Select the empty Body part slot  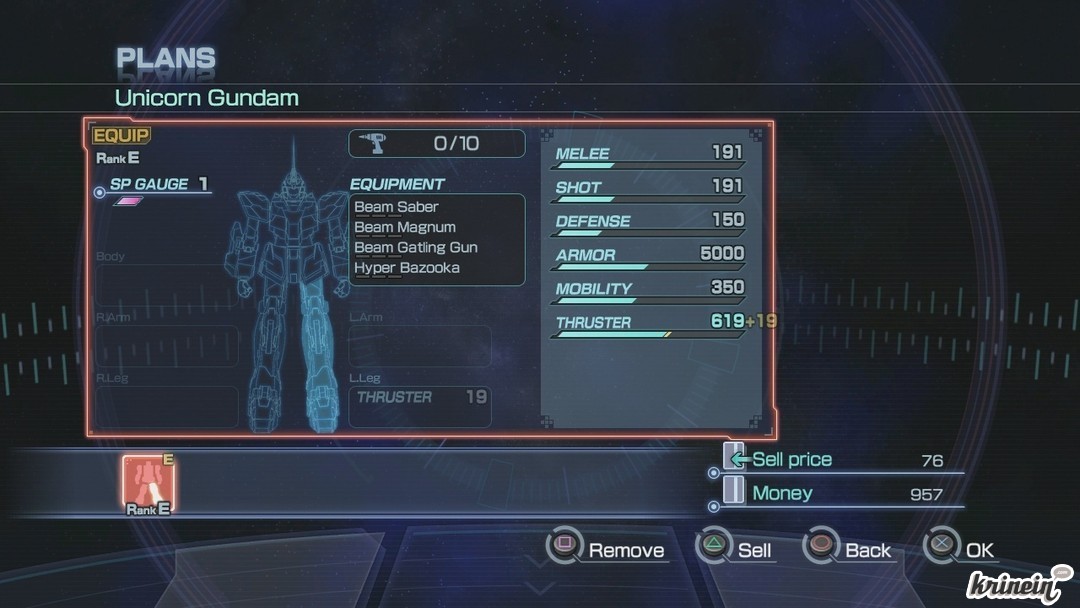tap(167, 286)
